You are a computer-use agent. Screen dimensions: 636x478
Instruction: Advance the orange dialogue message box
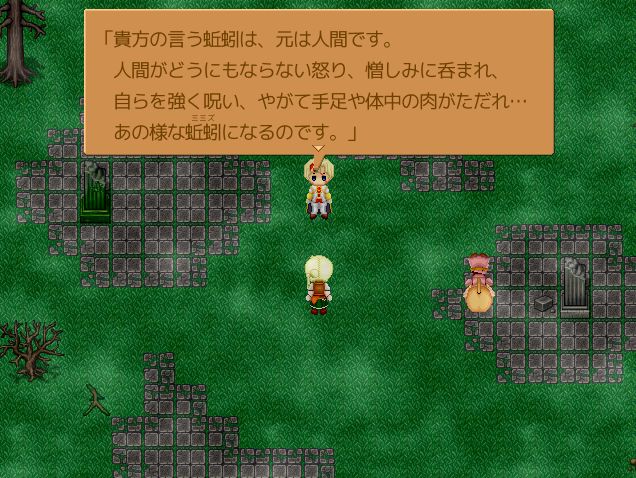(318, 83)
